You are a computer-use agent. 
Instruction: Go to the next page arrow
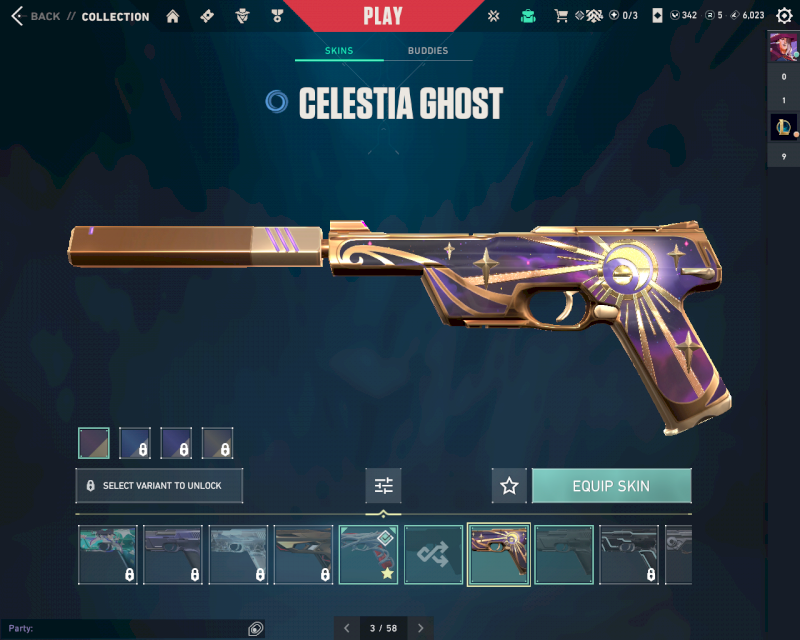tap(421, 628)
